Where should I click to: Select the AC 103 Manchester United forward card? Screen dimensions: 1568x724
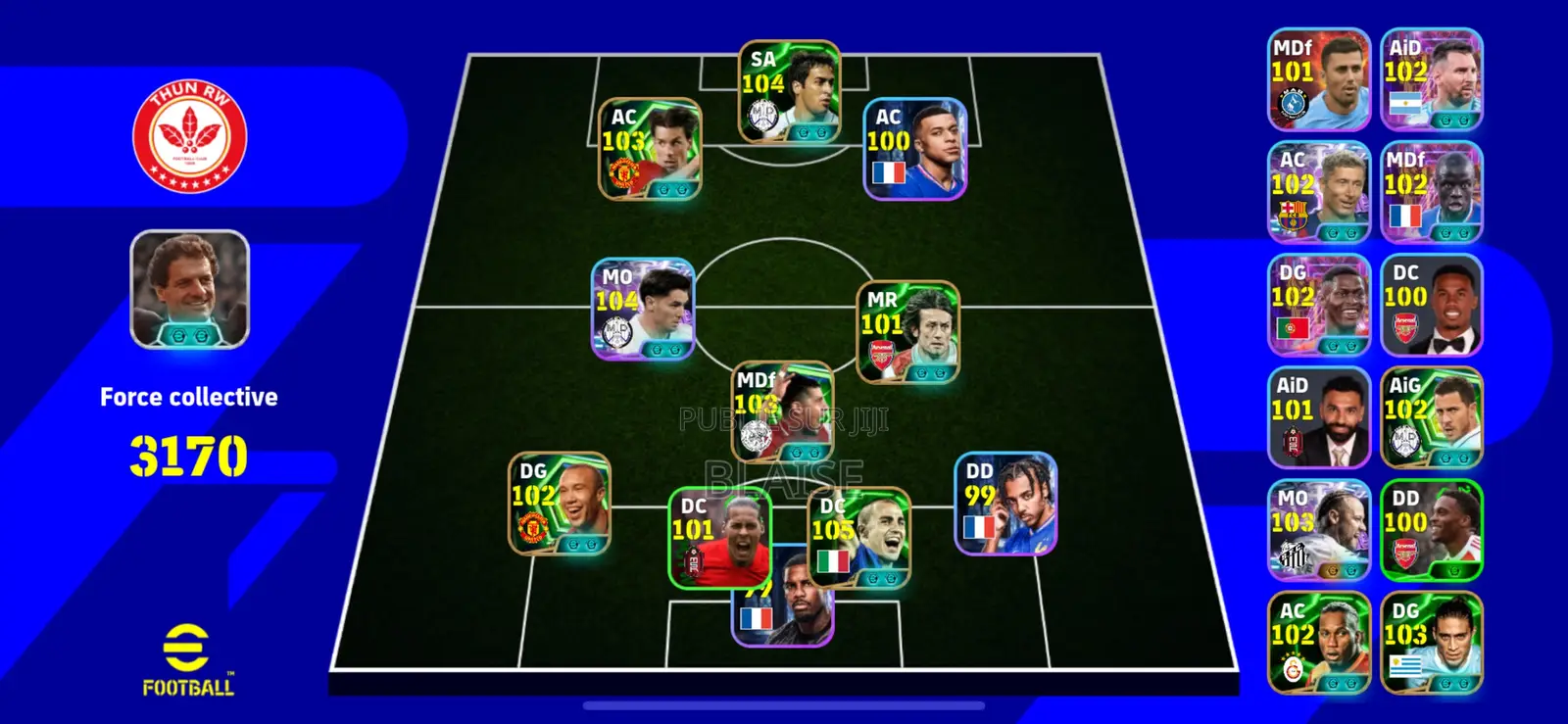pos(651,153)
